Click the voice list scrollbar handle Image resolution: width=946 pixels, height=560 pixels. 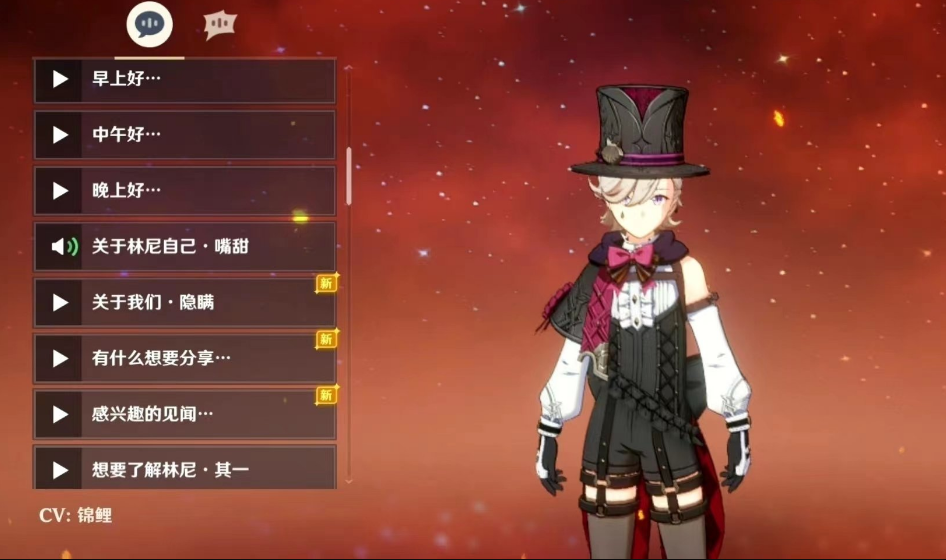[x=349, y=176]
